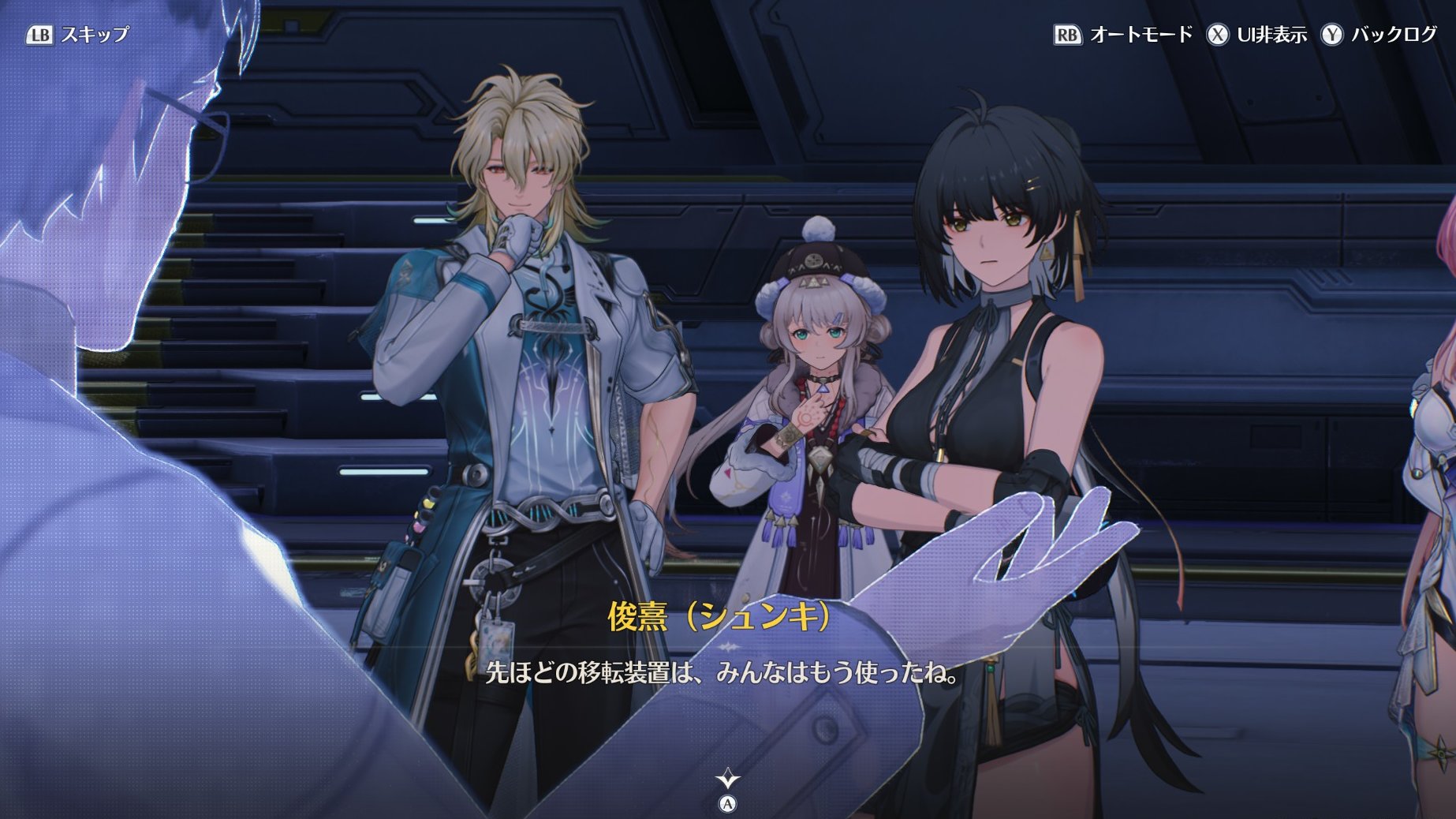This screenshot has width=1456, height=819.
Task: Open the バックログ dialogue history
Action: click(x=1379, y=35)
